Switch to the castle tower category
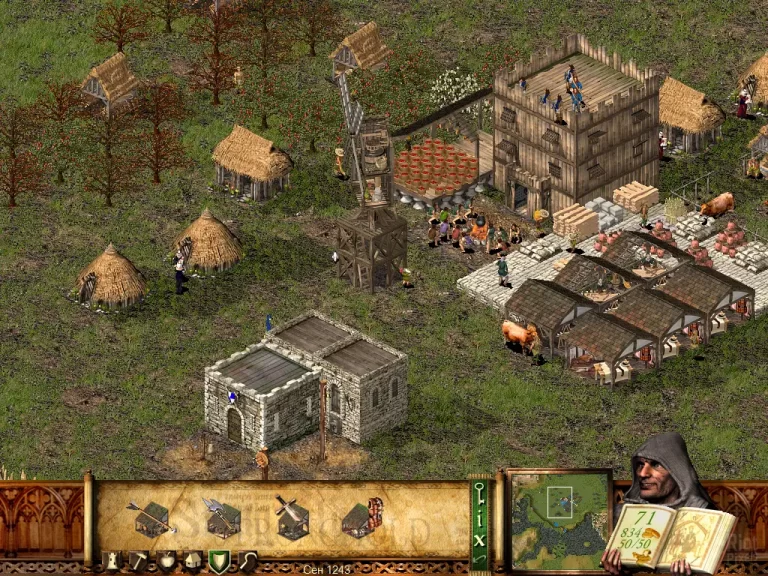Screen dimensions: 768x576 click(112, 561)
